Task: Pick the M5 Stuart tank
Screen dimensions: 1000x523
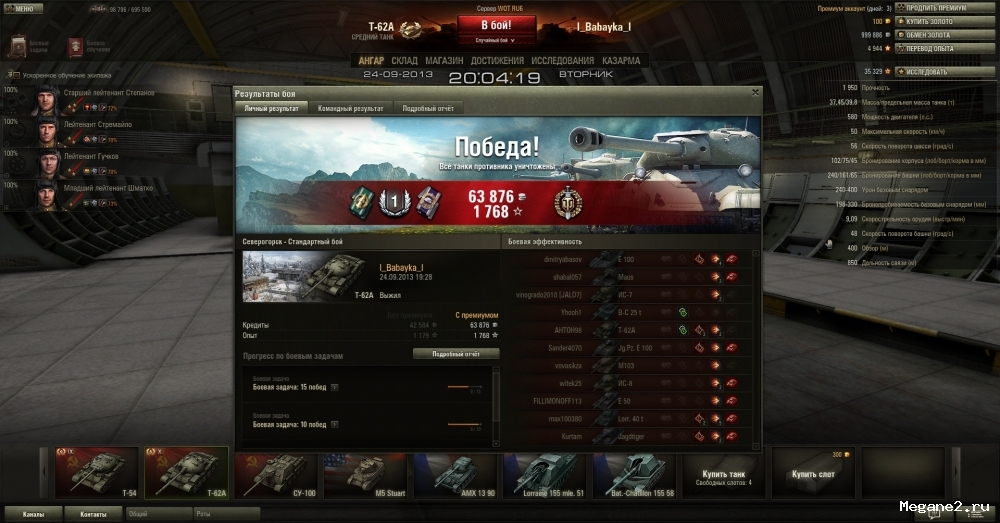Action: 366,472
